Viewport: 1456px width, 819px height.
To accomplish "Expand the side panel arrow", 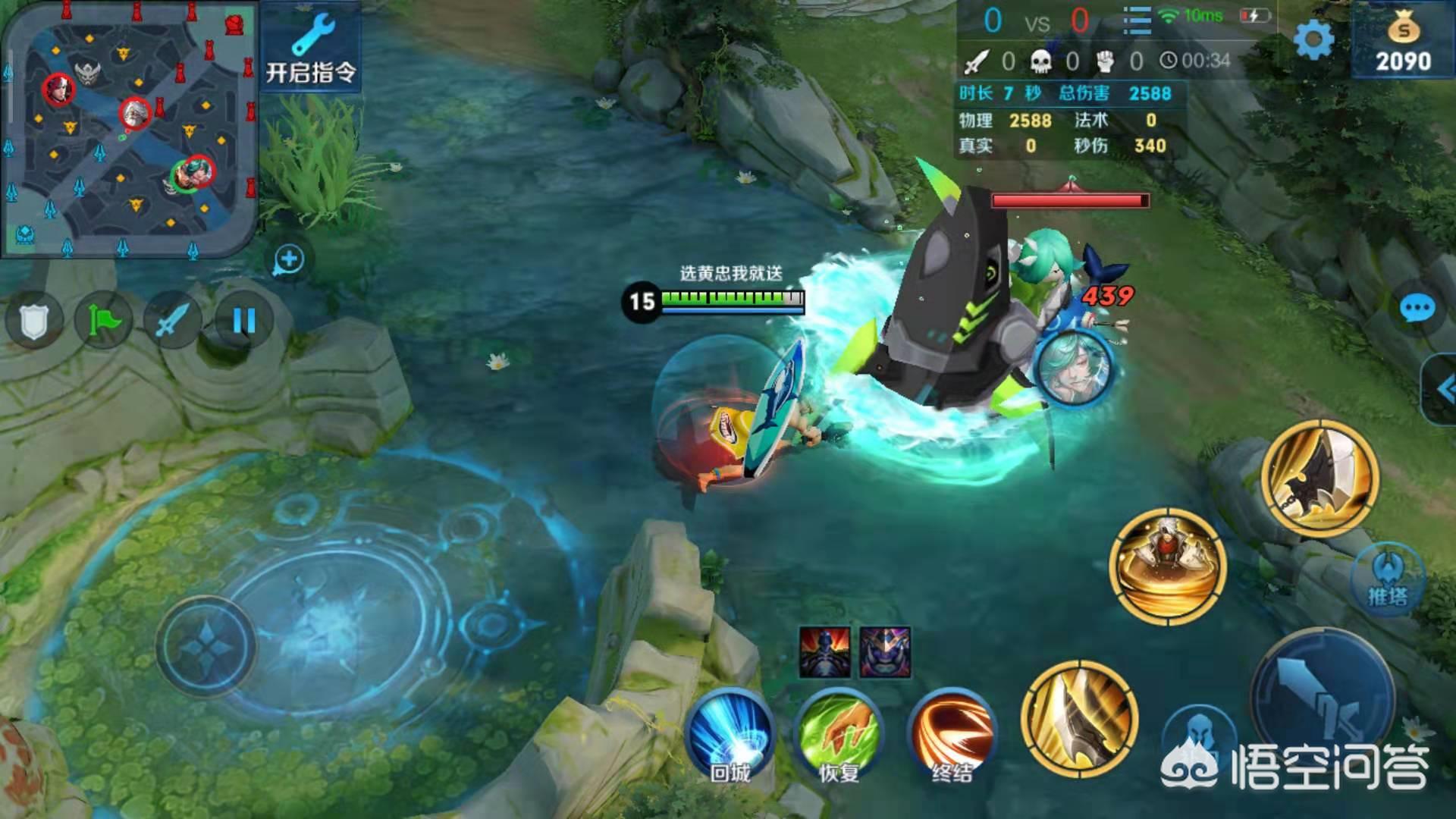I will (x=1443, y=389).
